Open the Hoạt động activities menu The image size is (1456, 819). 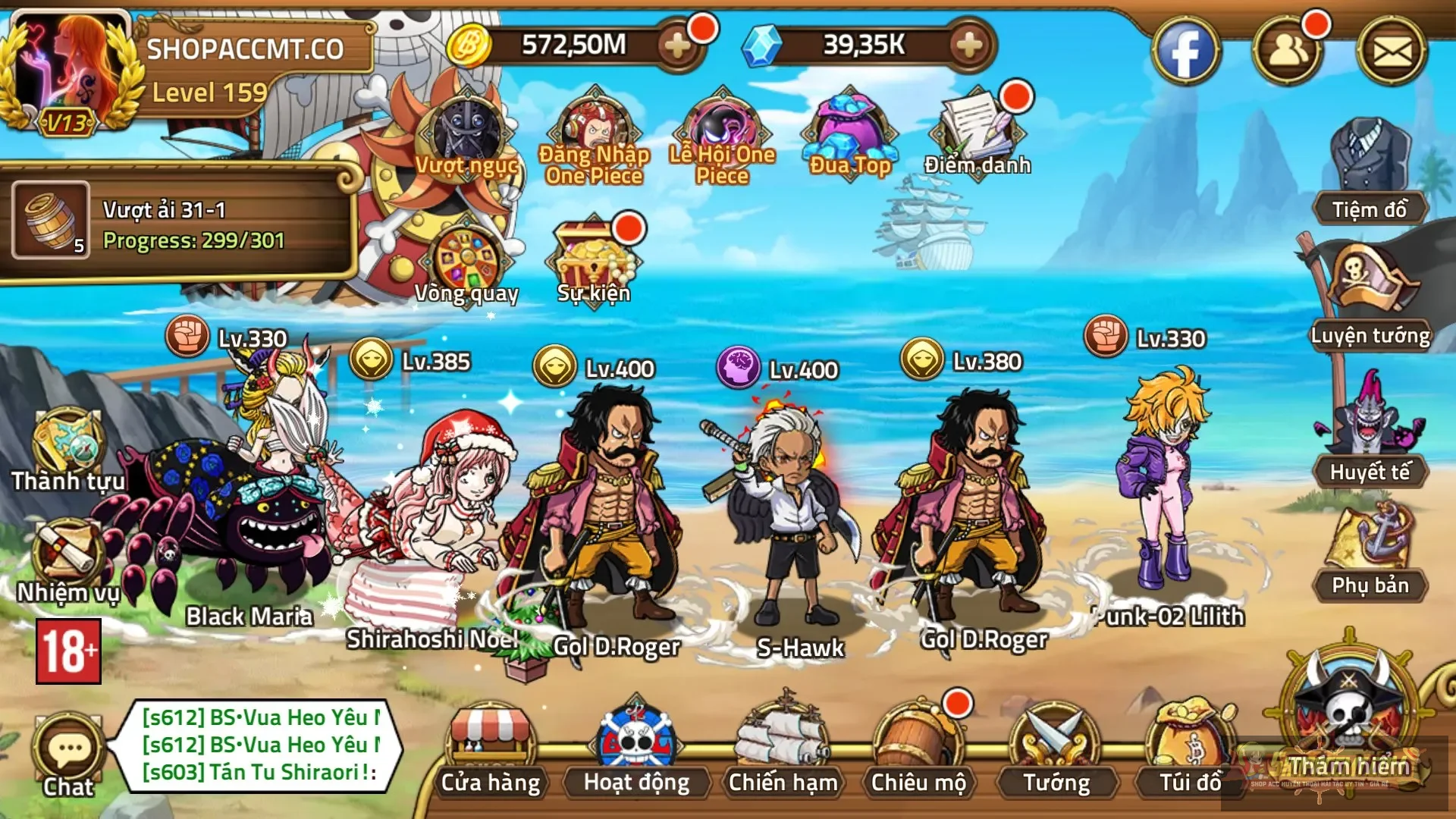click(x=636, y=751)
